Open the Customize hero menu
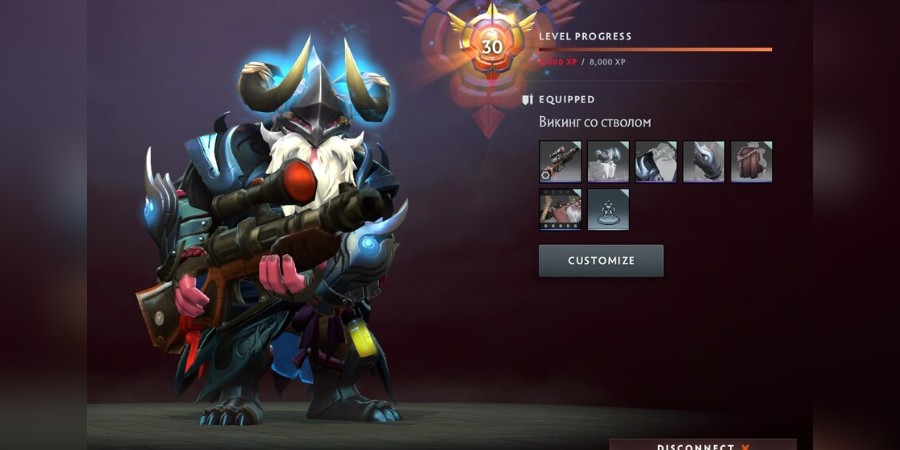The image size is (900, 450). coord(601,261)
